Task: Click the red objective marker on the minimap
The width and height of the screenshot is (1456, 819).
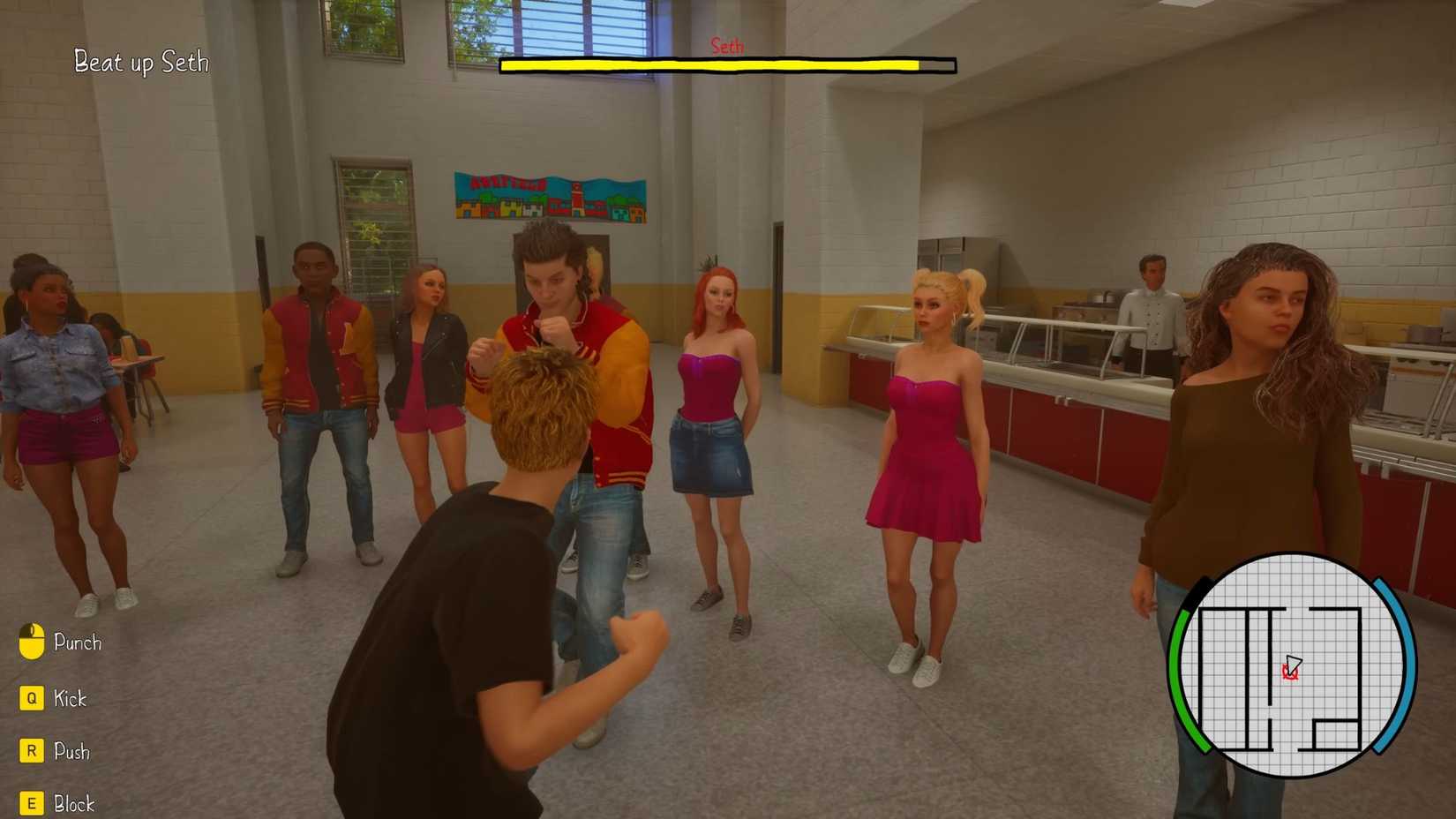Action: coord(1288,676)
